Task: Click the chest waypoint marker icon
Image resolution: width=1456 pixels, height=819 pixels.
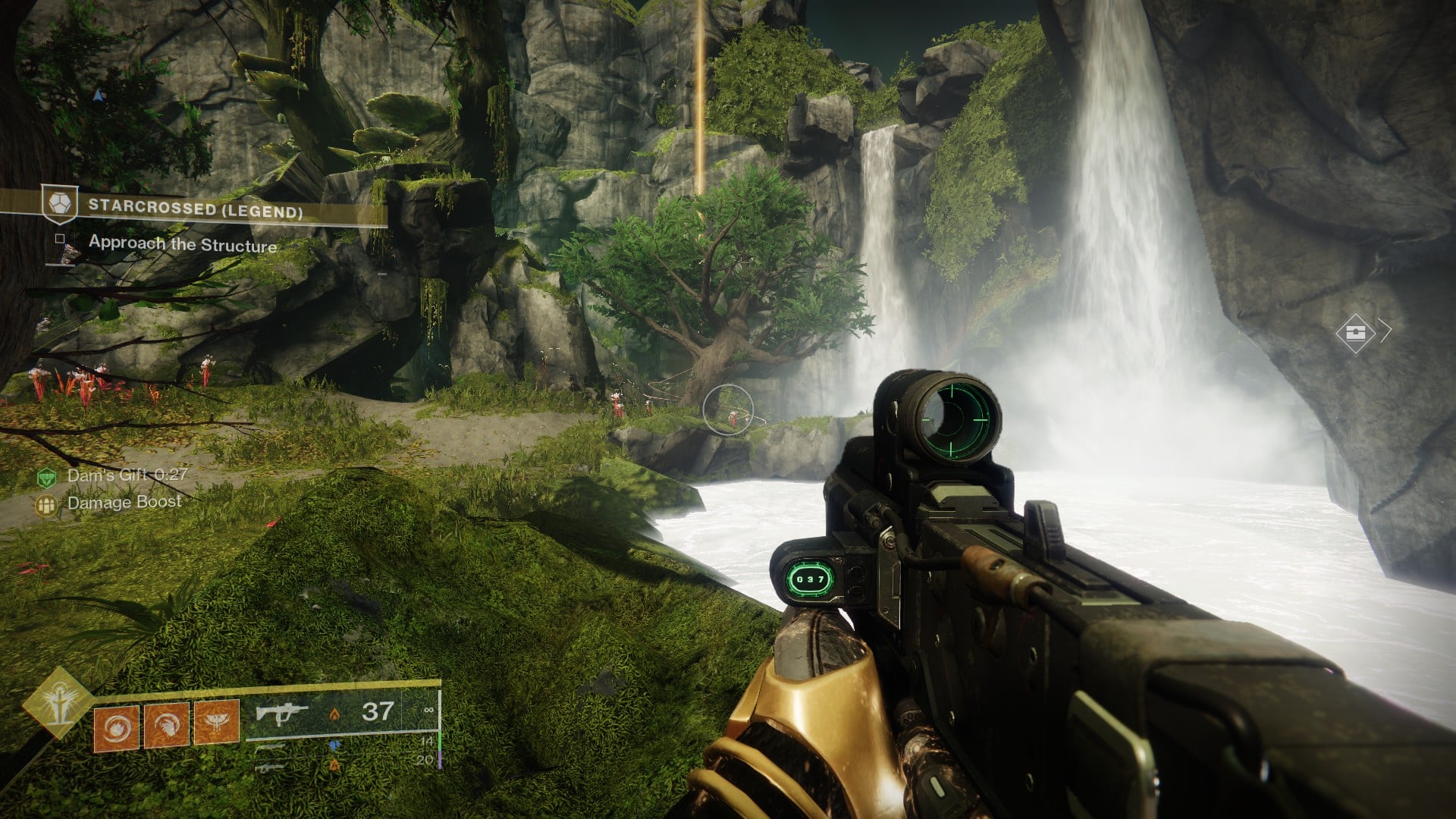Action: [x=1355, y=332]
